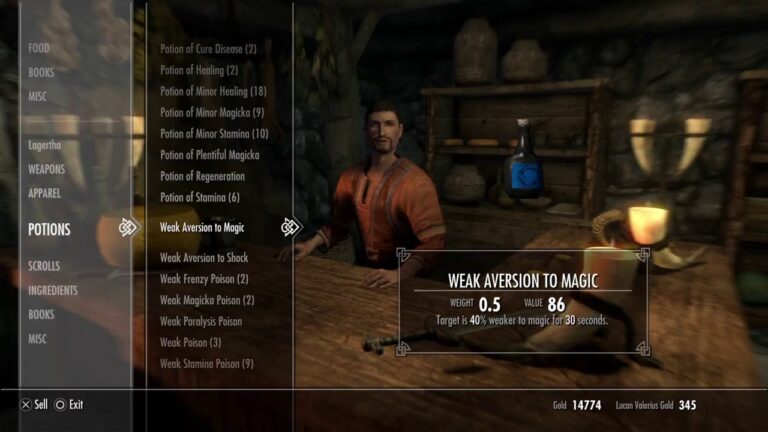Pick Weak Poison (3) from list
Image resolution: width=768 pixels, height=432 pixels.
click(x=190, y=343)
